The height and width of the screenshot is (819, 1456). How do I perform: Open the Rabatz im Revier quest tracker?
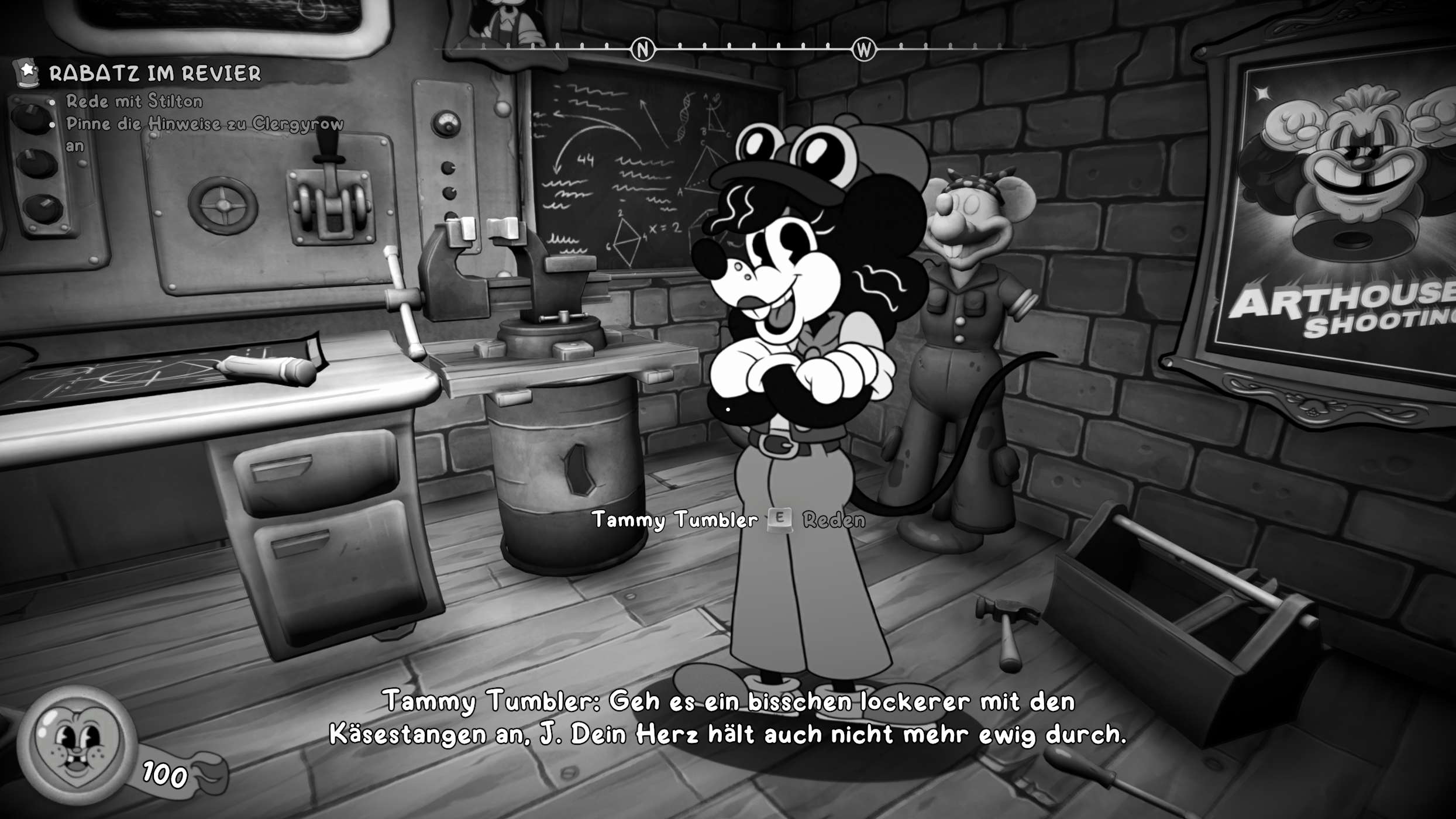click(154, 74)
